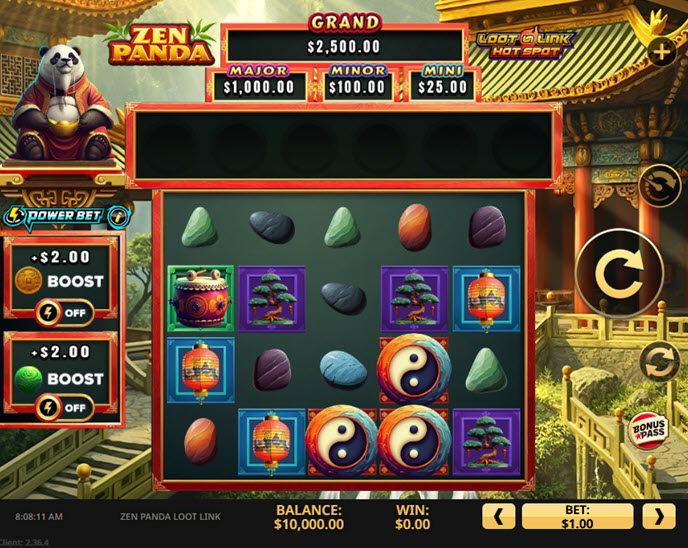The width and height of the screenshot is (688, 548).
Task: Toggle the green orb Boost power bet
Action: point(62,407)
